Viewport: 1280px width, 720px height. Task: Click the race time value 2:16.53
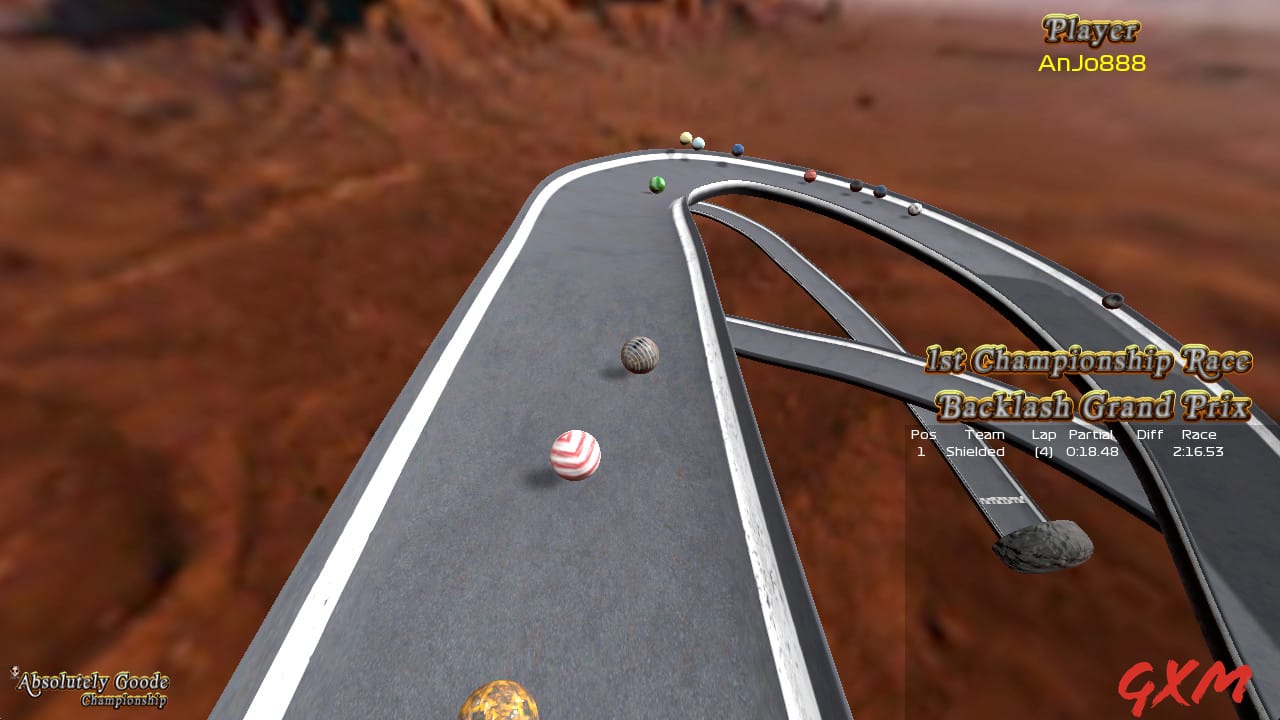click(x=1197, y=452)
